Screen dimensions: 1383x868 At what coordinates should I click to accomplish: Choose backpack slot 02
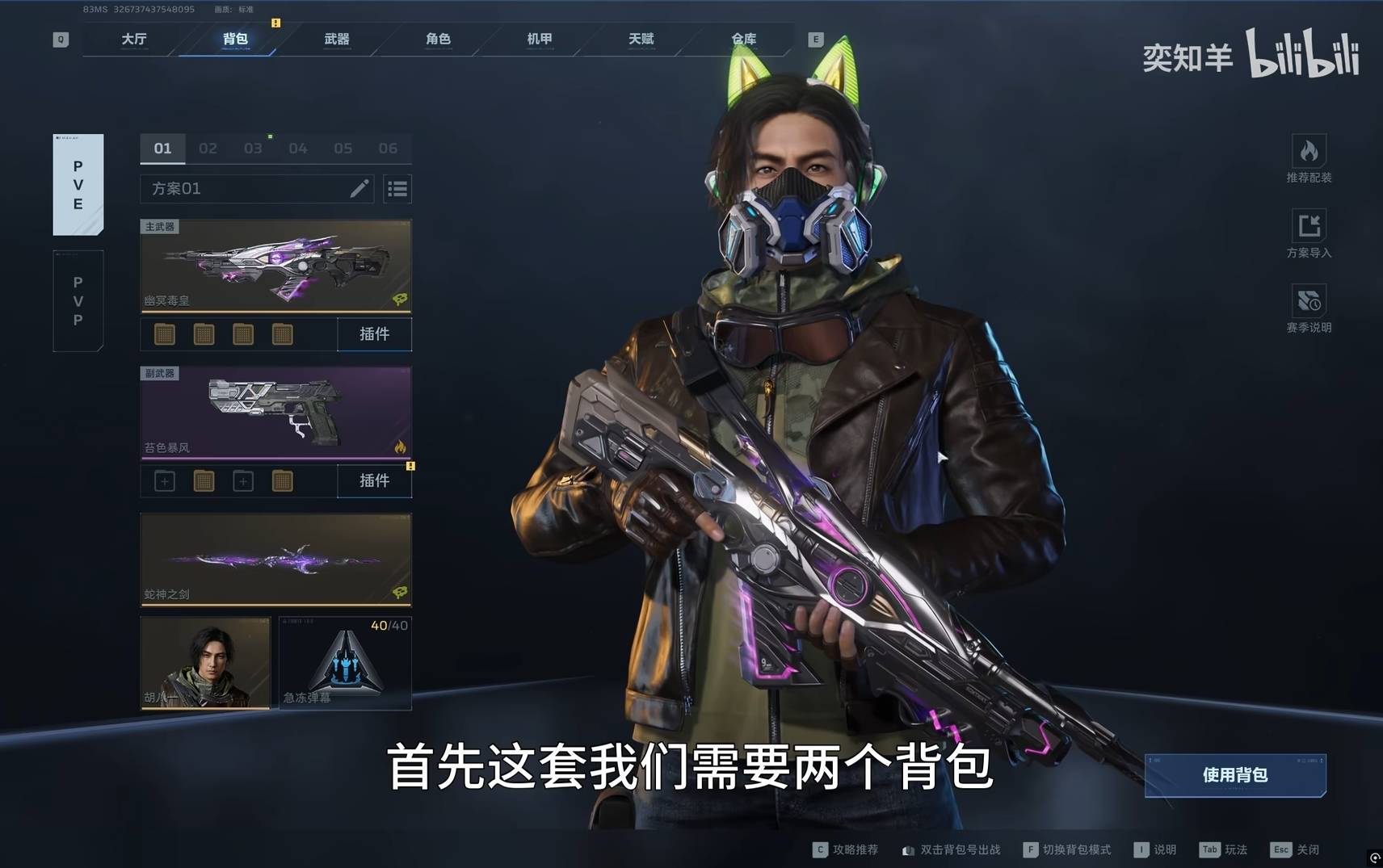pyautogui.click(x=208, y=149)
